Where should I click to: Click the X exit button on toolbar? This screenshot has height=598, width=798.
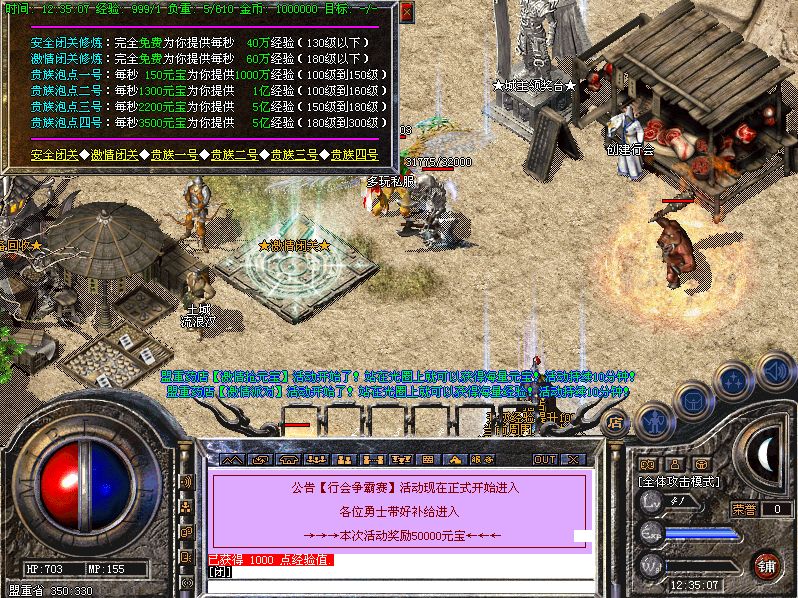573,460
